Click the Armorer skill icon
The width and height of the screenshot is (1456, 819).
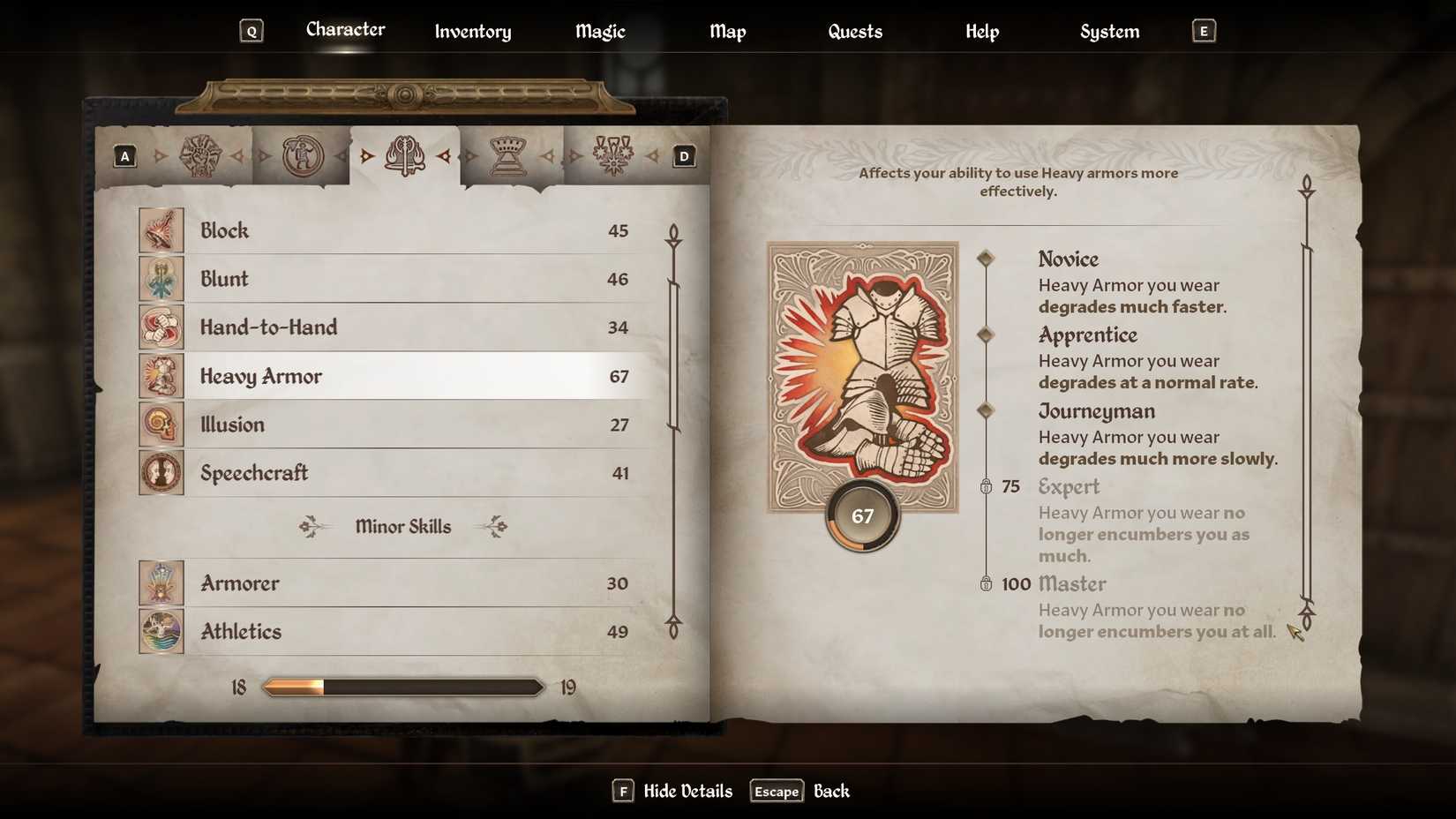point(161,582)
